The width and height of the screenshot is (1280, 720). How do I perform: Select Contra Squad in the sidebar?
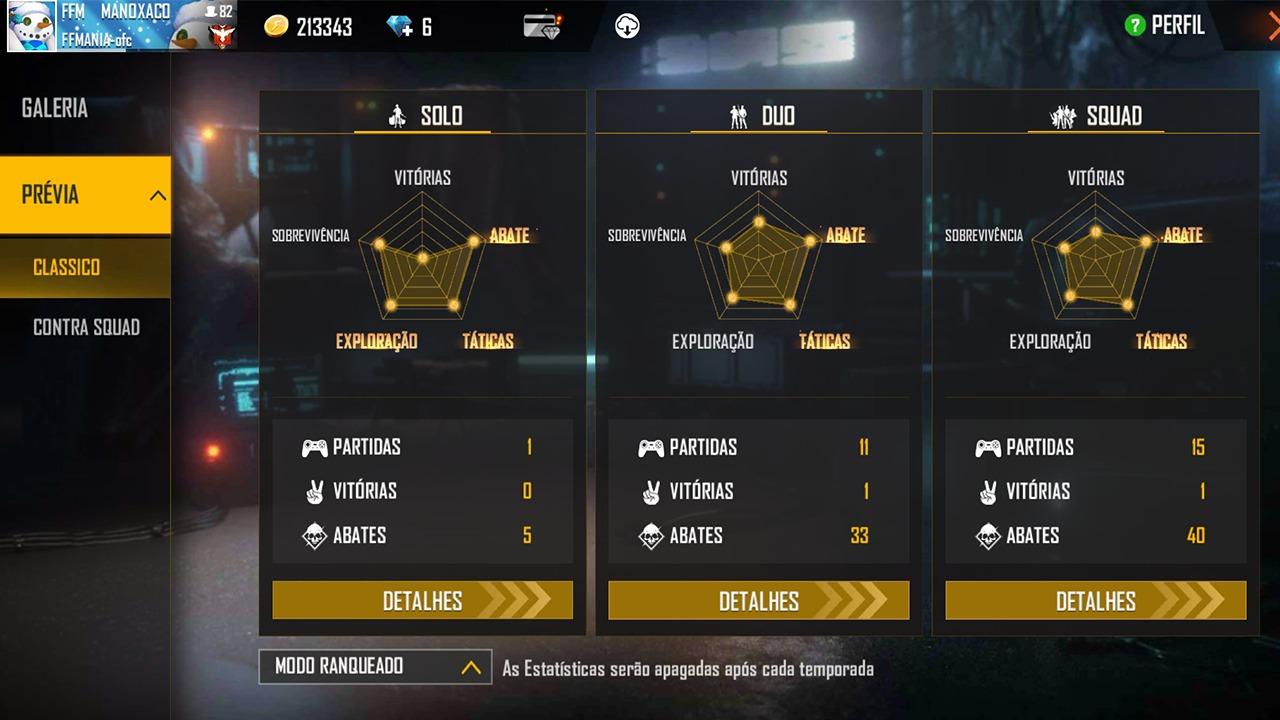(85, 327)
